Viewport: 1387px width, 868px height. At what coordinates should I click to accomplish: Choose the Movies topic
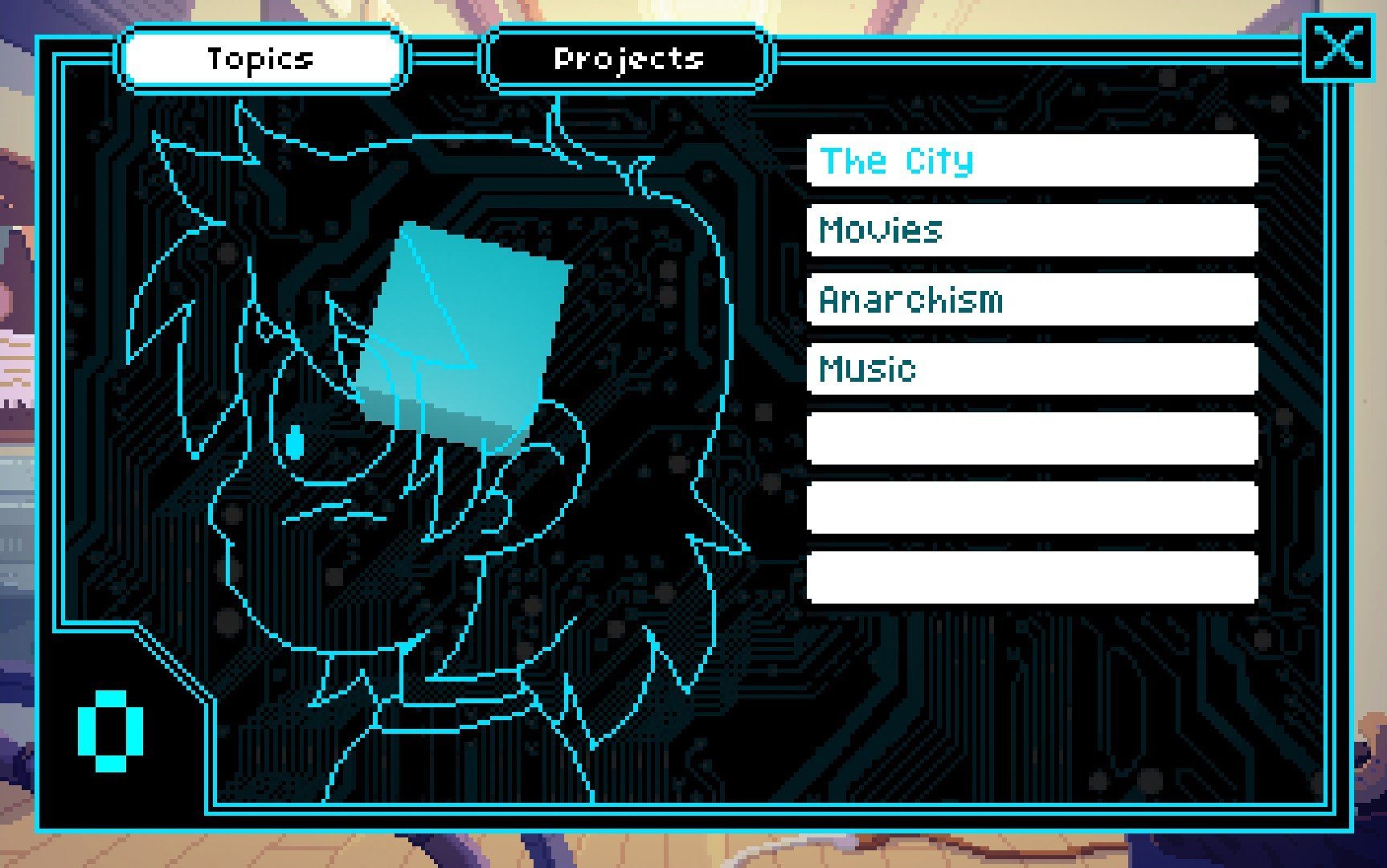pos(1032,231)
